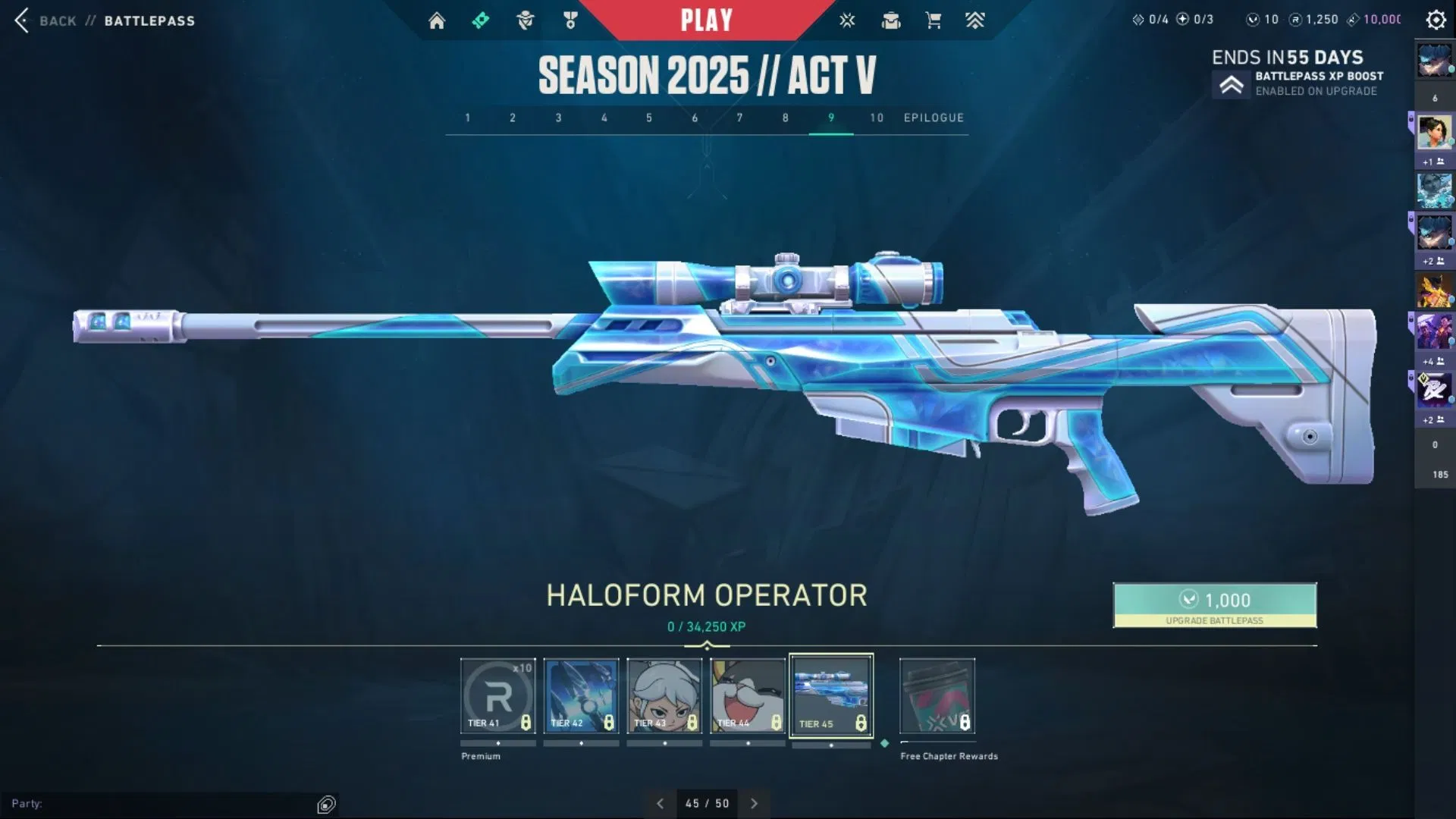Open the EPILOGUE chapter tab
1456x819 pixels.
(934, 118)
